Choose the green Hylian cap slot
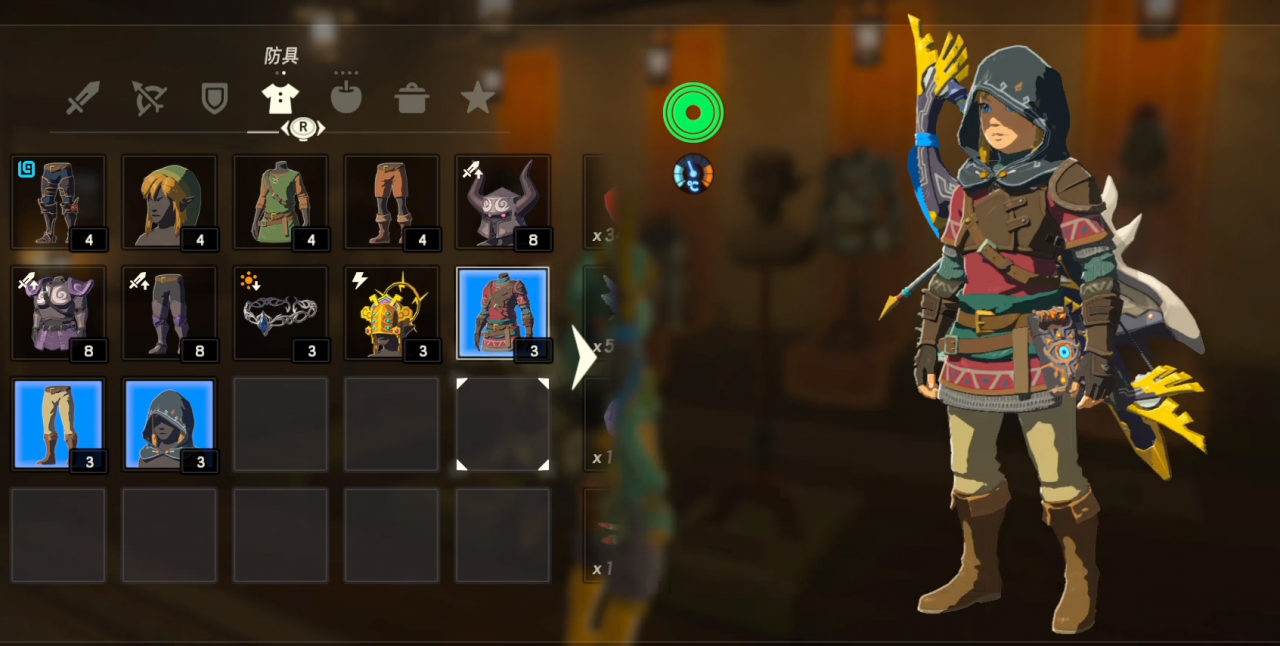1280x646 pixels. (x=169, y=202)
